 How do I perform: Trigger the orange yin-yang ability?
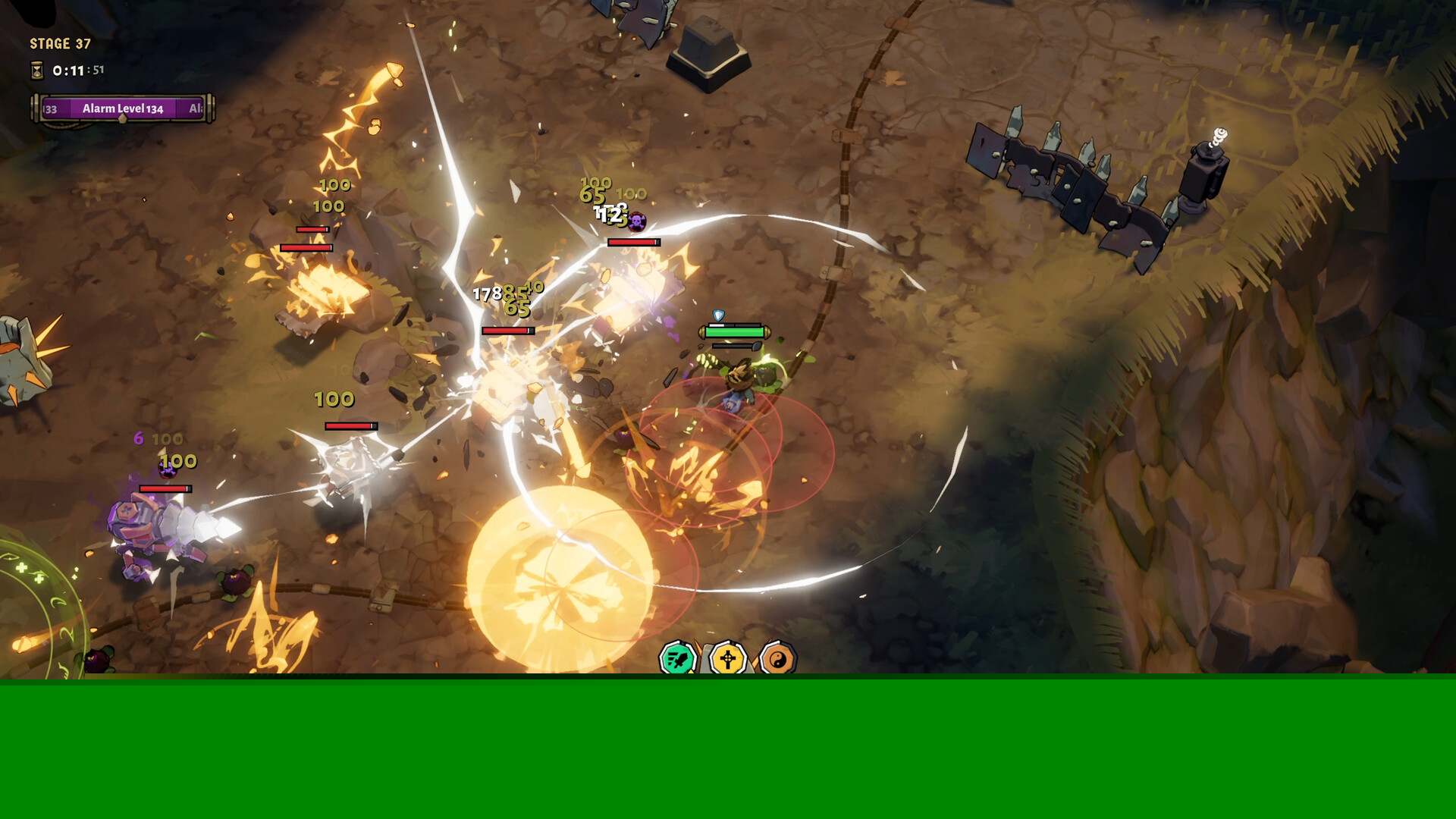tap(777, 659)
